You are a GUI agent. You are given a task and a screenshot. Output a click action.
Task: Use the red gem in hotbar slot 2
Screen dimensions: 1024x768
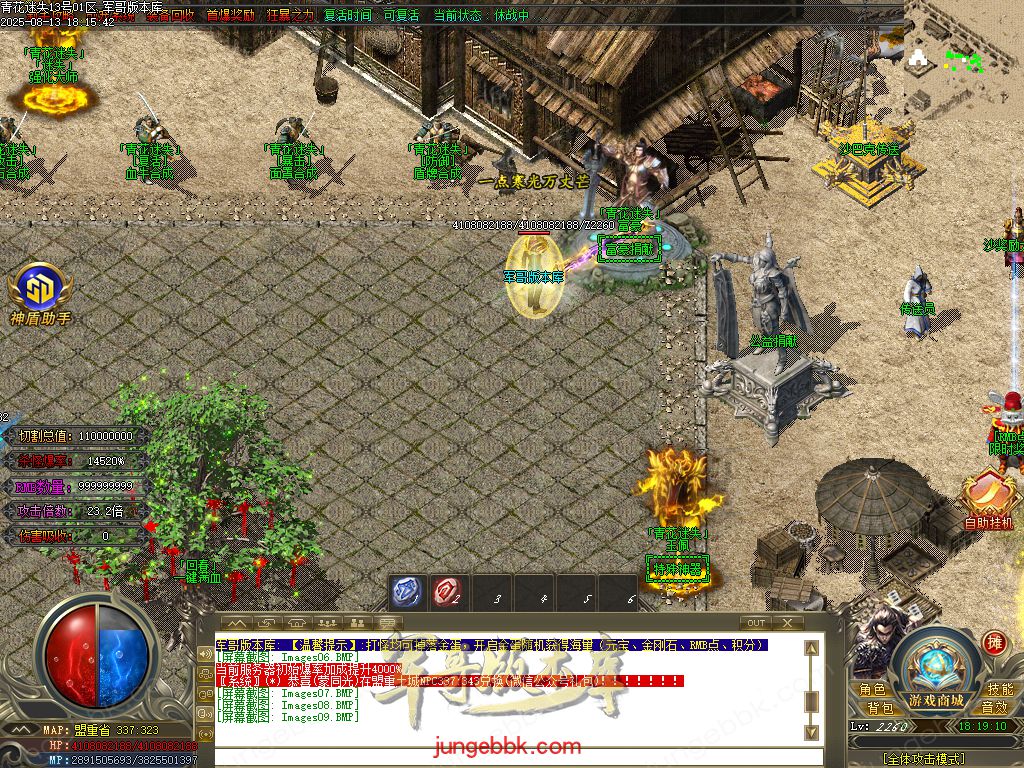pyautogui.click(x=447, y=593)
